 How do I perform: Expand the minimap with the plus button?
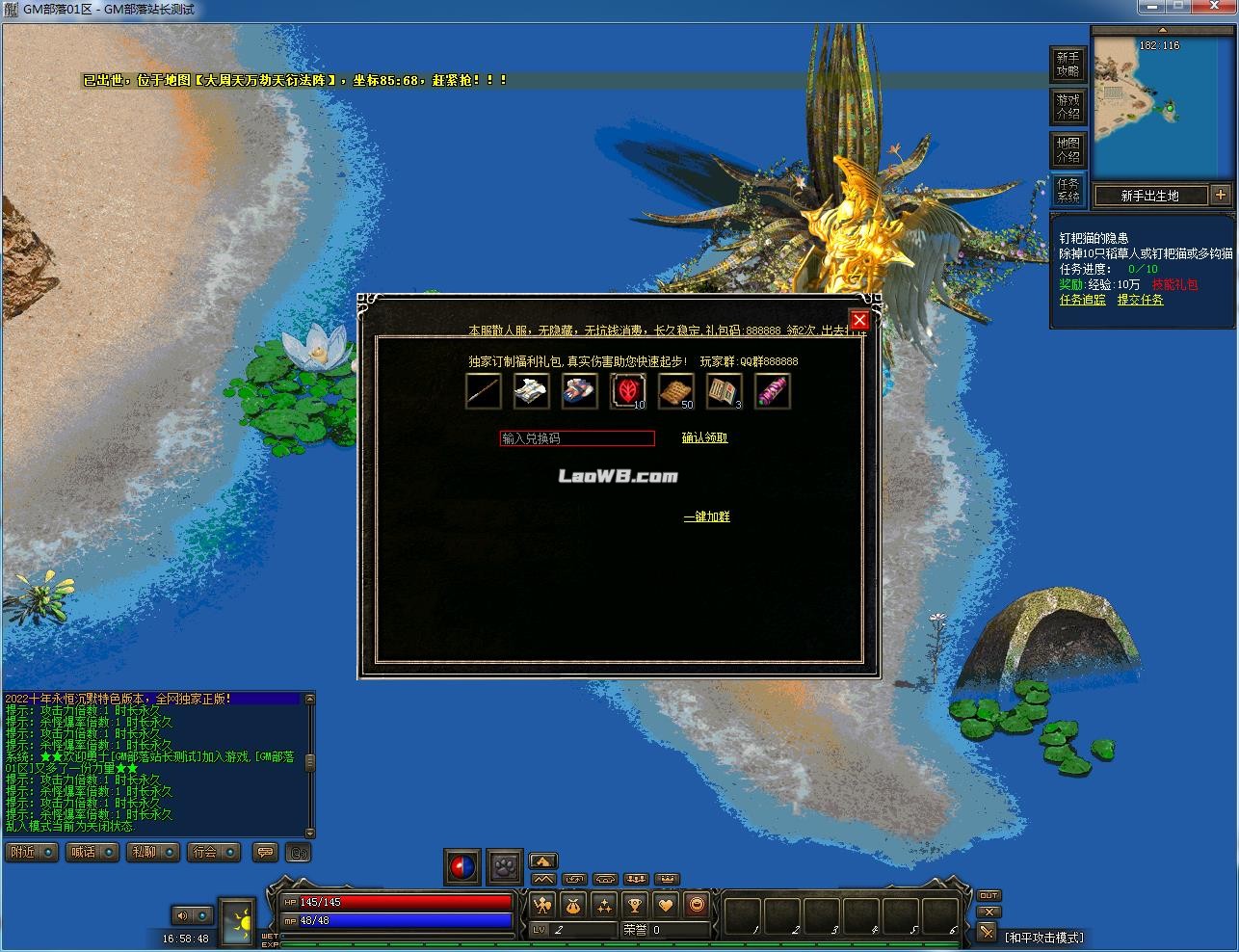1221,195
